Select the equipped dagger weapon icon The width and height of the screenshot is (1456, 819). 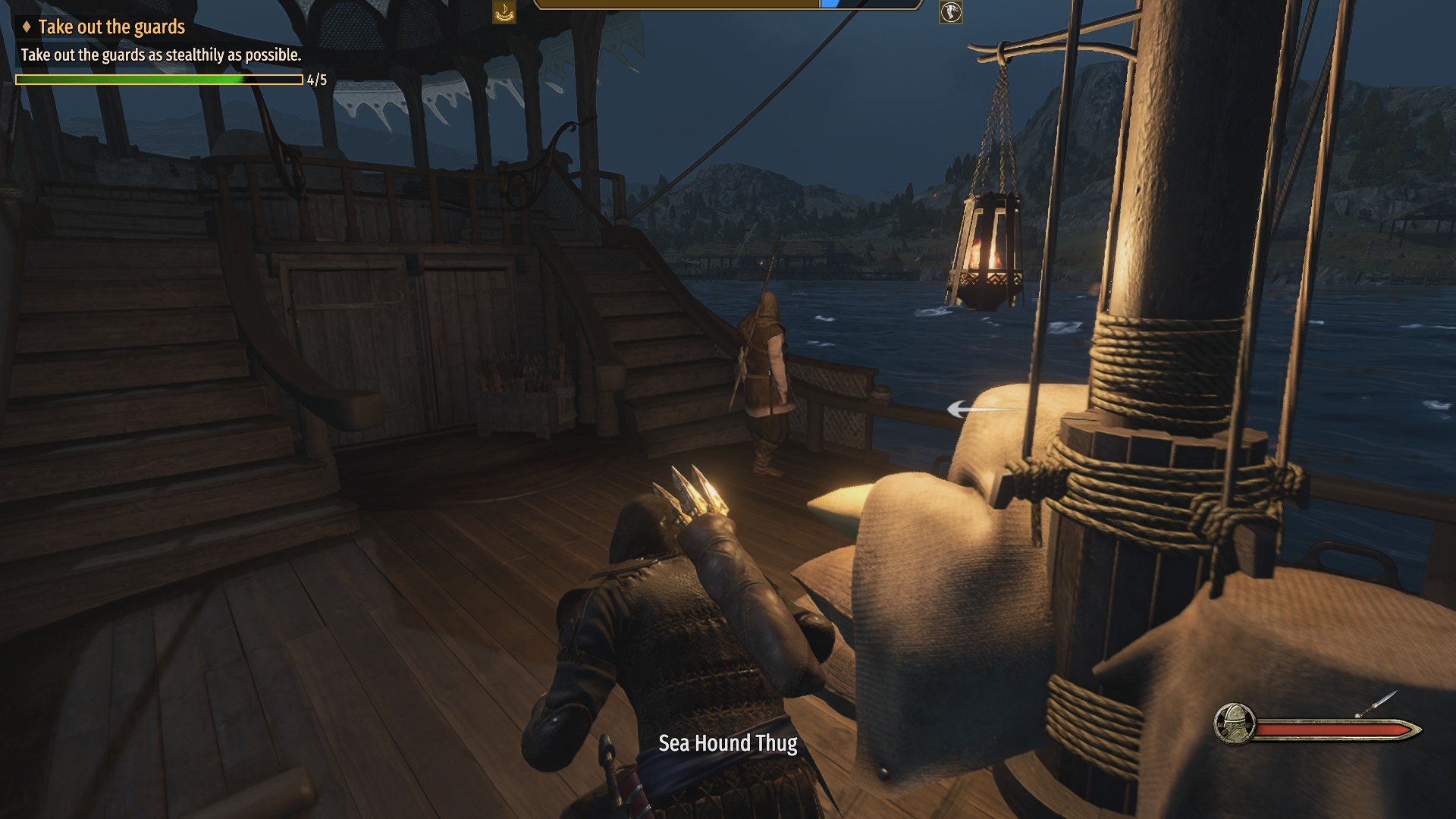point(1375,704)
